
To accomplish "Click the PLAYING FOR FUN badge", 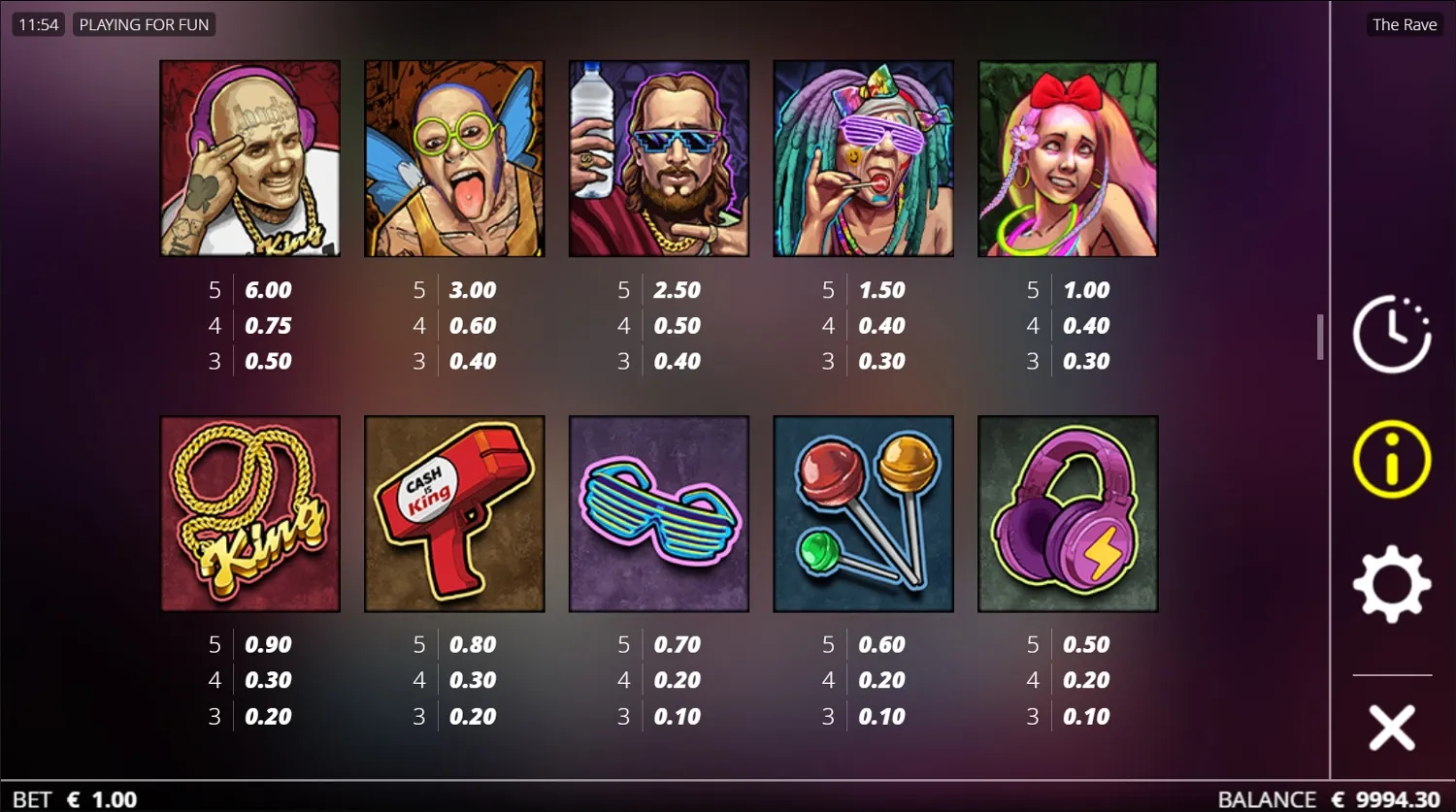I will pyautogui.click(x=144, y=24).
